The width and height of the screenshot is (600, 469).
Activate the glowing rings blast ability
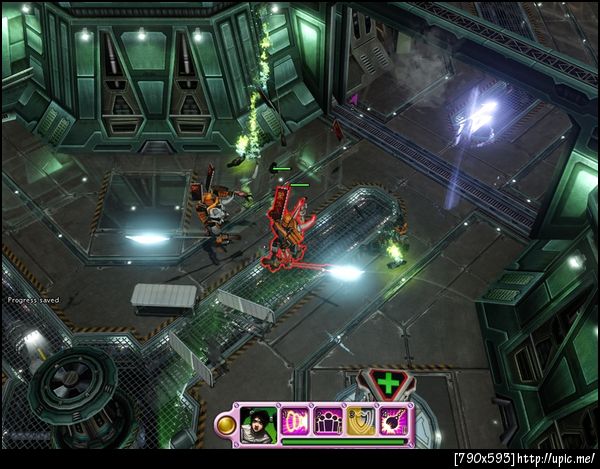click(x=296, y=421)
